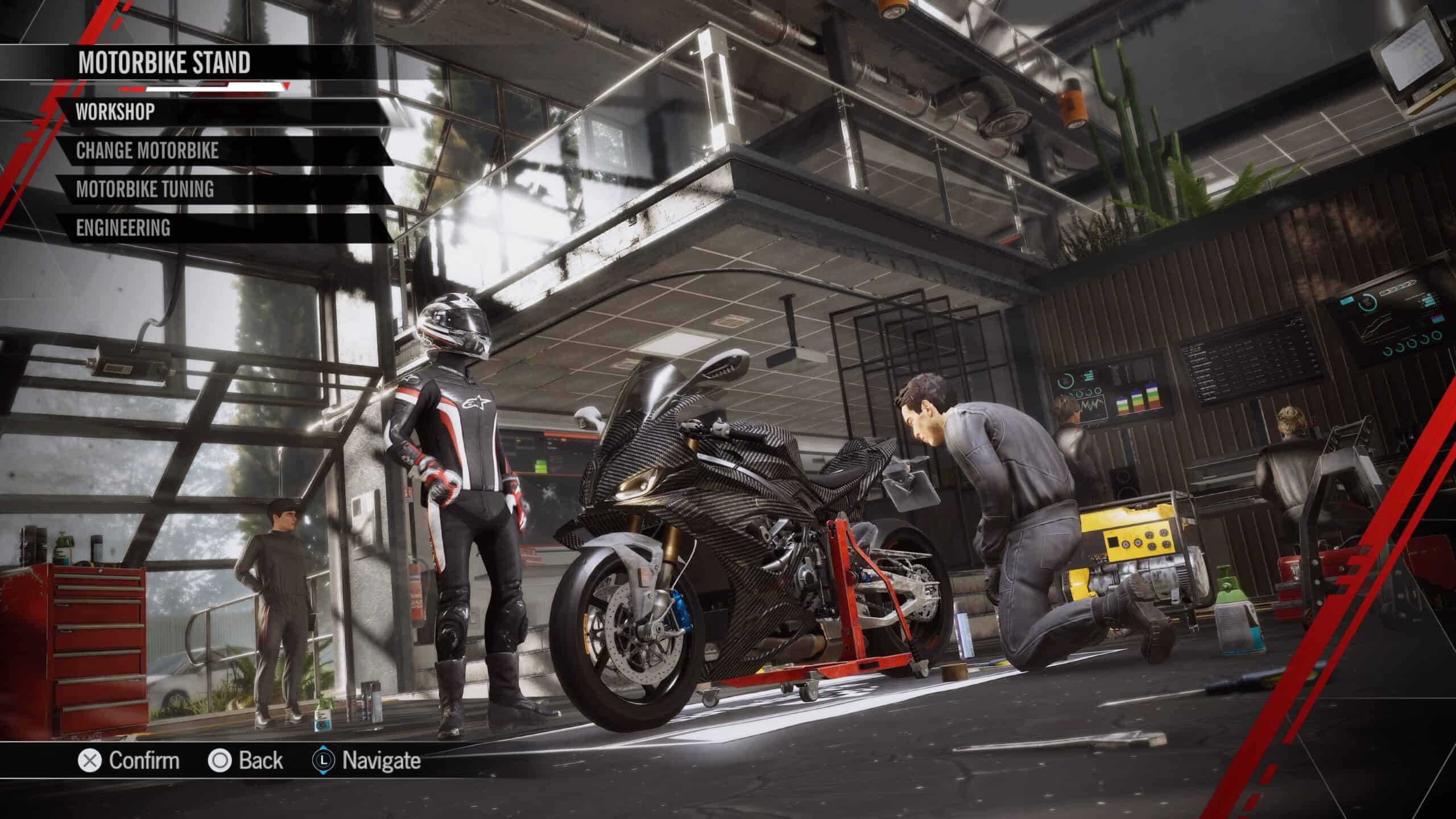This screenshot has width=1456, height=819.
Task: Choose Motorbike Tuning from the menu
Action: 145,189
